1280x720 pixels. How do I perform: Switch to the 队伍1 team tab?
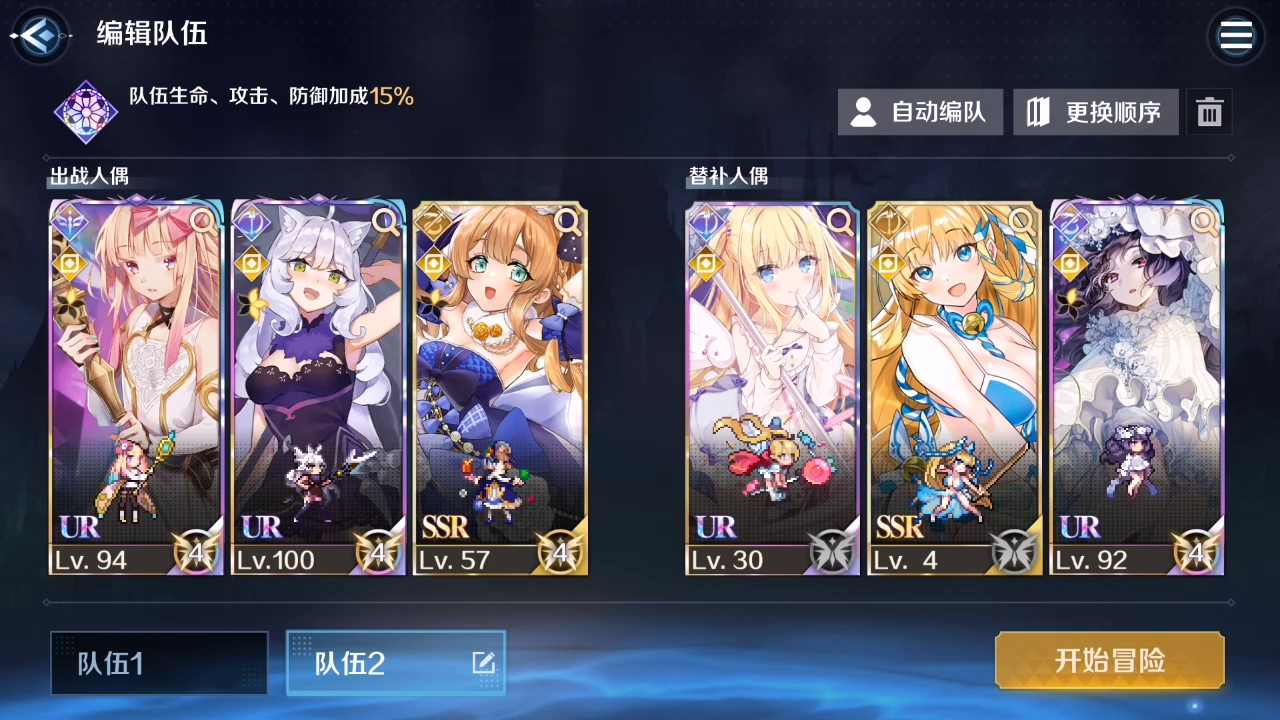tap(158, 663)
